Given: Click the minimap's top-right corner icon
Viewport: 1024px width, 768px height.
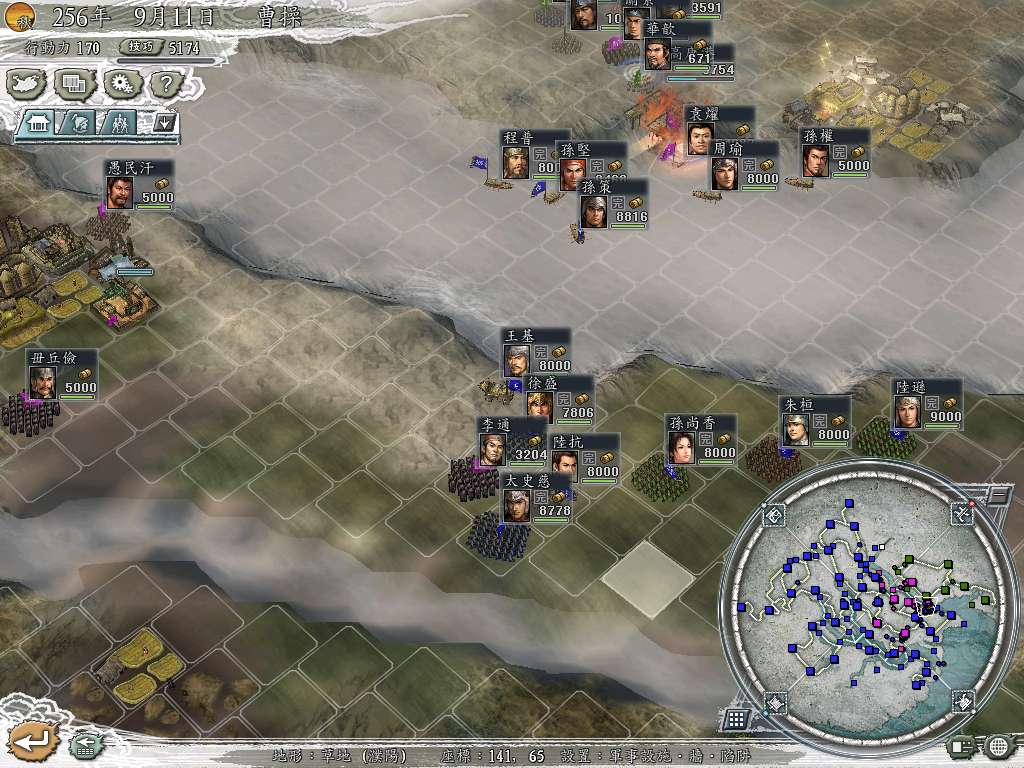Looking at the screenshot, I should pos(960,514).
